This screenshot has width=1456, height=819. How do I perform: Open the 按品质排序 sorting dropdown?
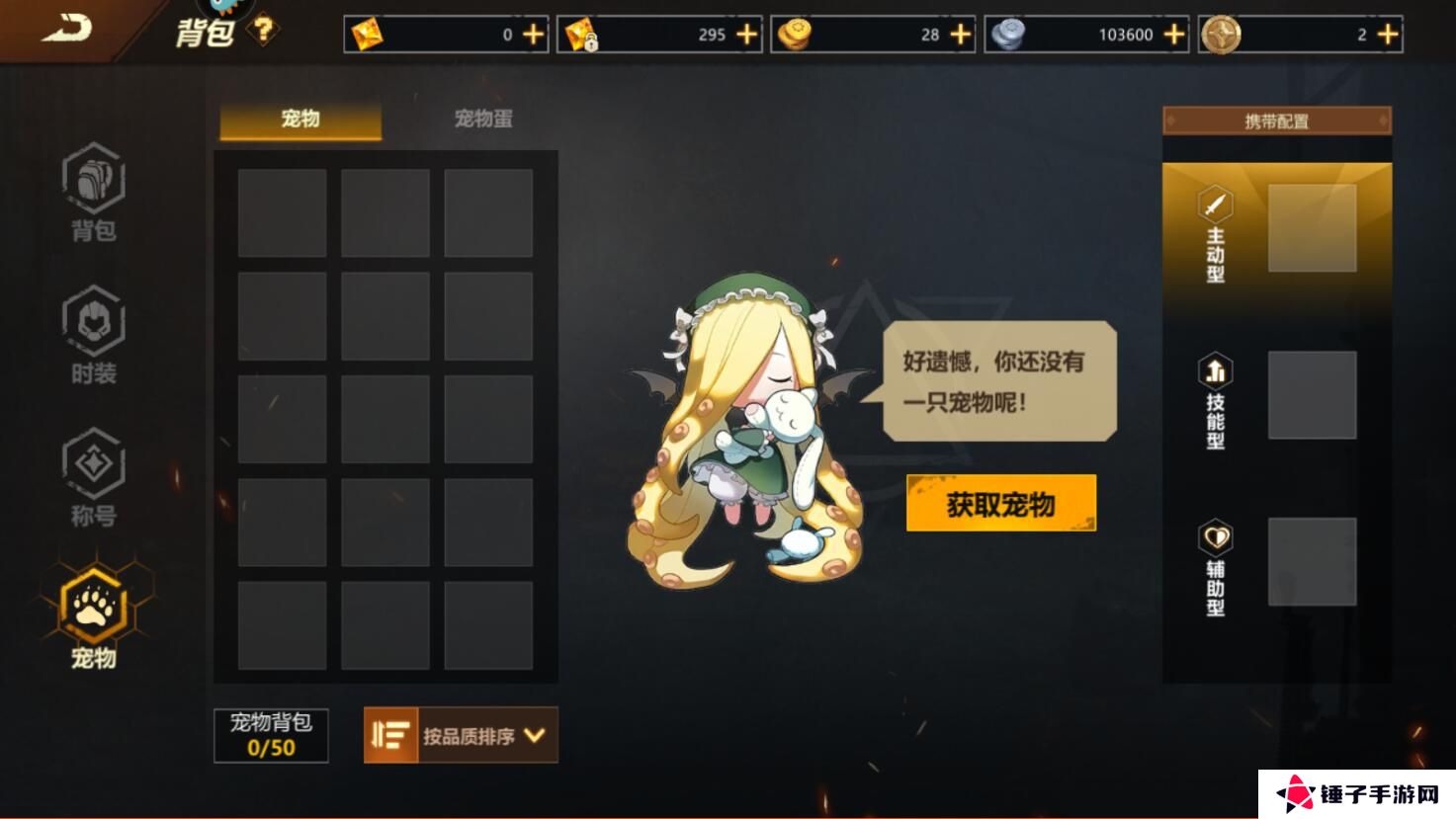tap(472, 735)
